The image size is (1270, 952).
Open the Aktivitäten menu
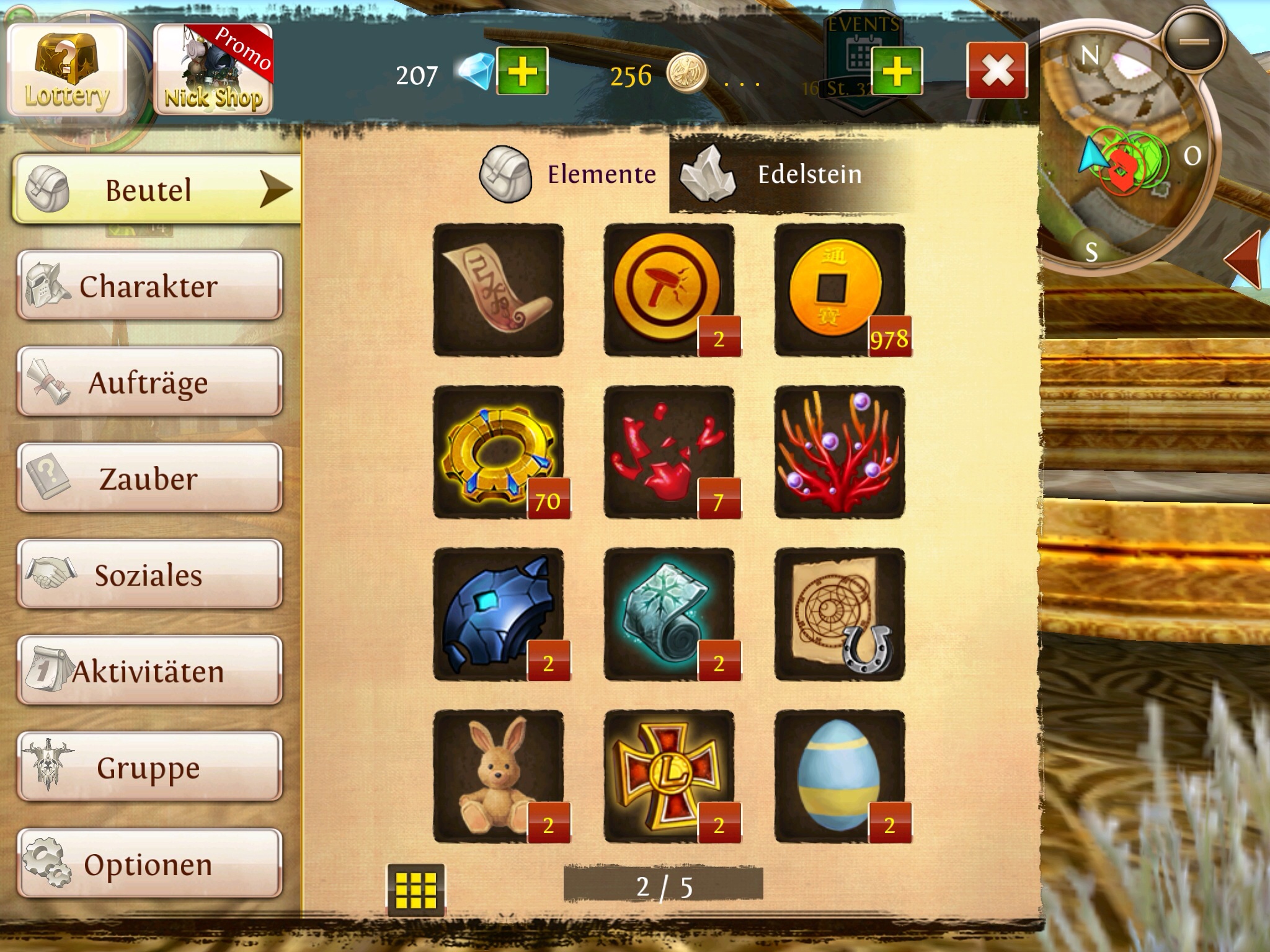(x=149, y=671)
